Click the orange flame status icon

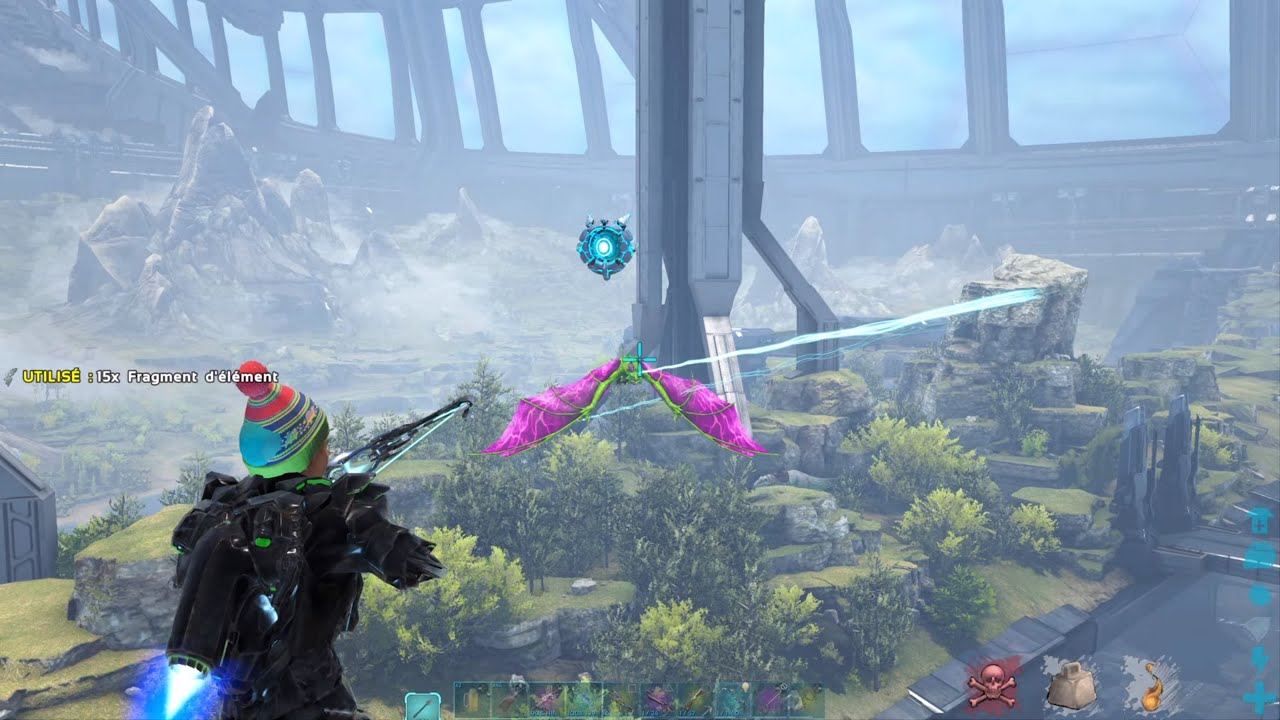[x=1150, y=686]
